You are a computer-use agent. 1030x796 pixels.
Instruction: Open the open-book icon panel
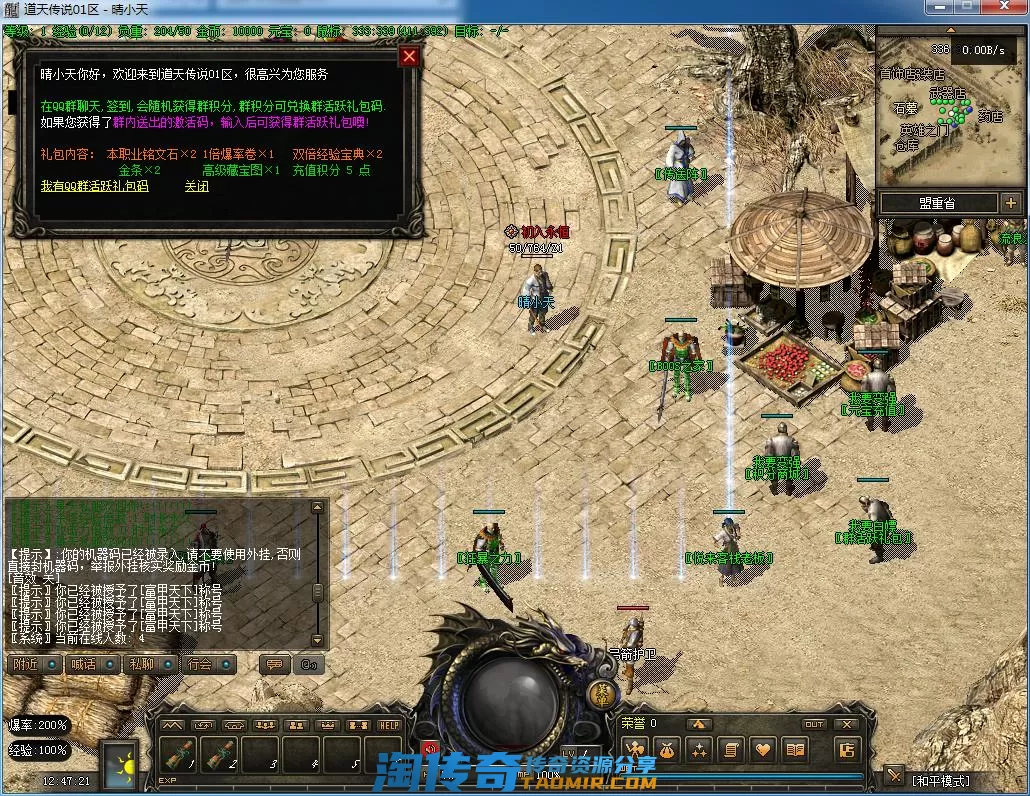pos(796,749)
